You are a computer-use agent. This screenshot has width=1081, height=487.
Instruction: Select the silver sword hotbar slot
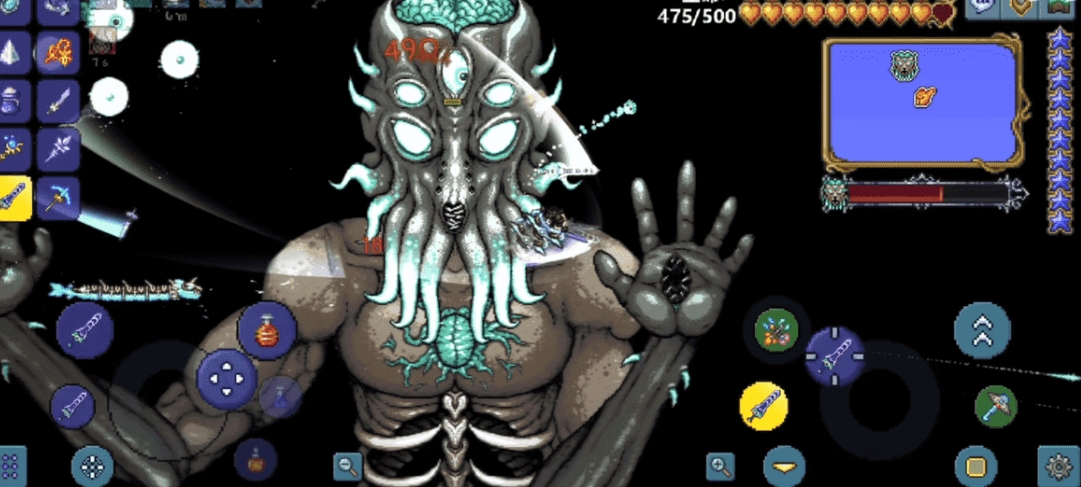58,101
